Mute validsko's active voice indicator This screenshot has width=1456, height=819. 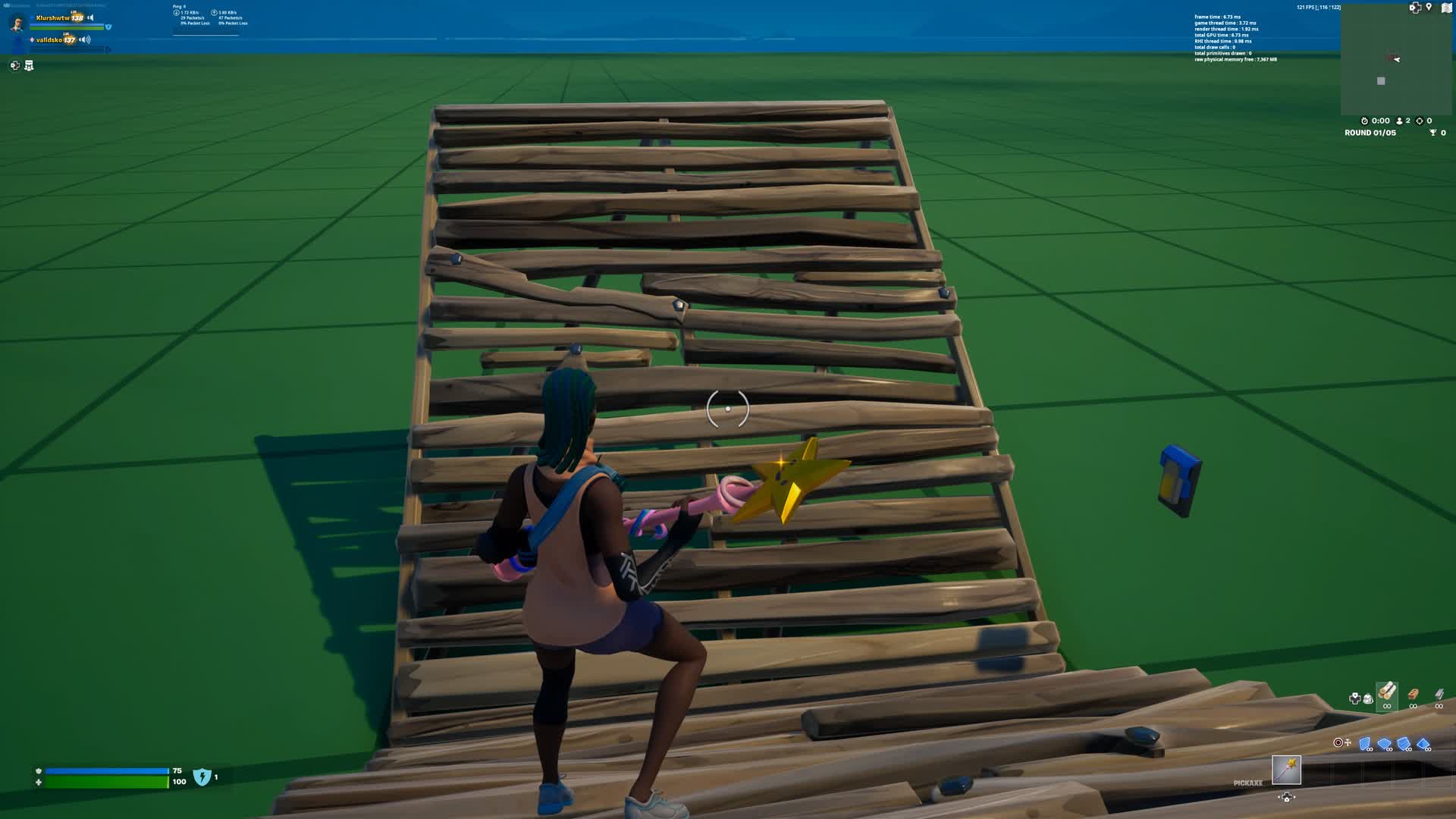coord(84,40)
